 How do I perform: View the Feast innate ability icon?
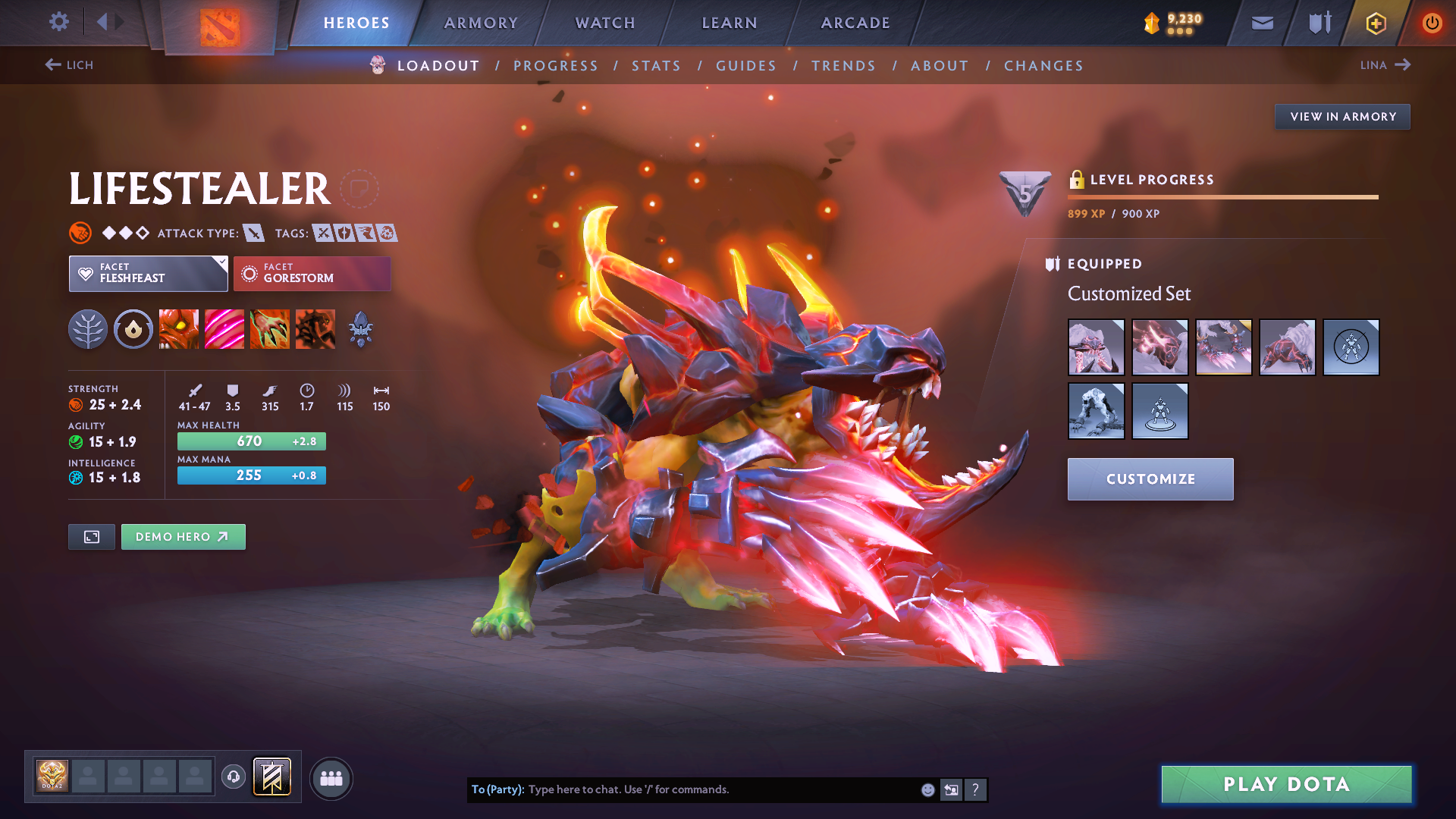133,329
